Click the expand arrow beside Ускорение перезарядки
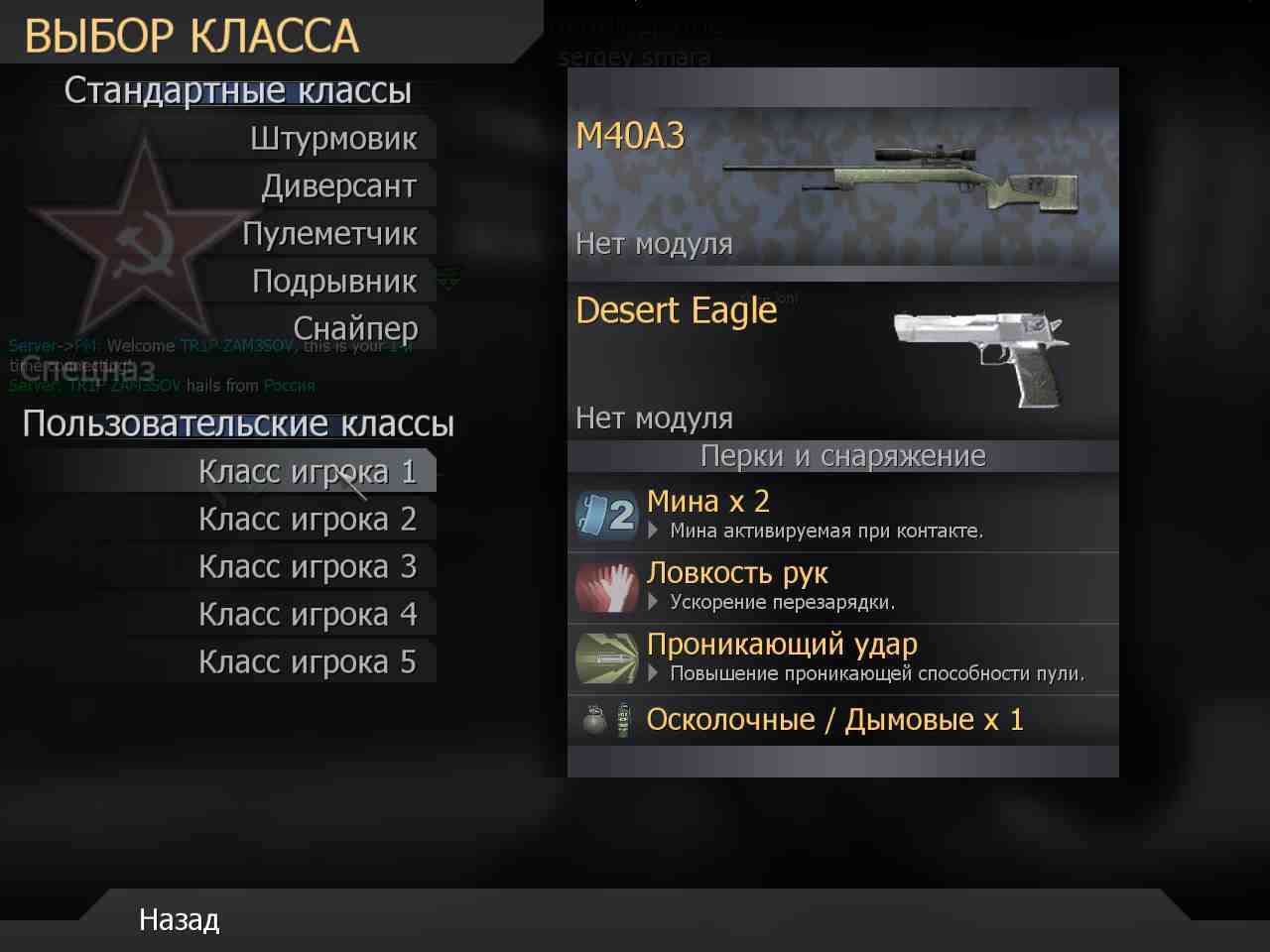The width and height of the screenshot is (1270, 952). point(654,602)
